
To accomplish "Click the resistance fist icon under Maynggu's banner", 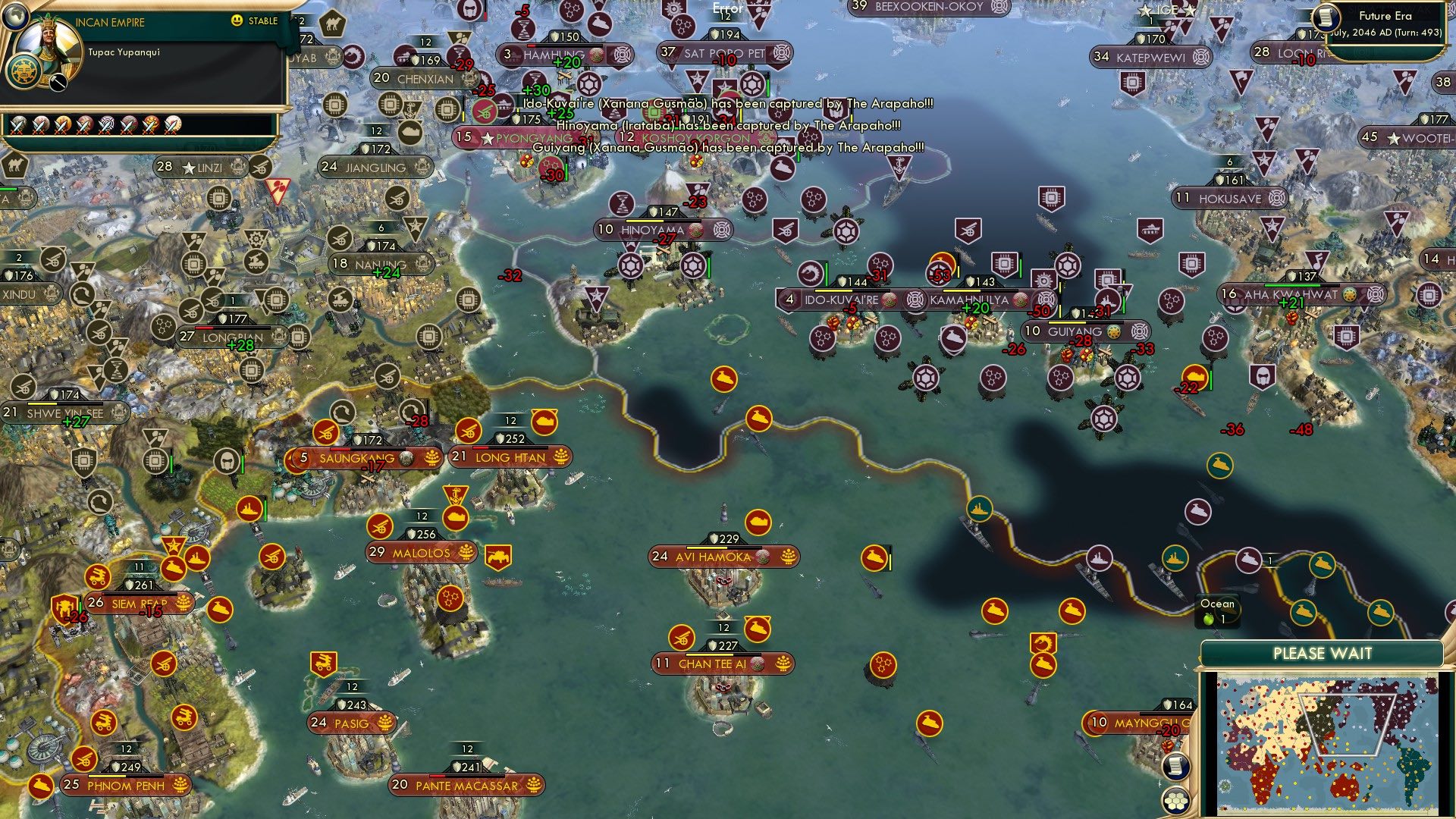I will click(x=1168, y=746).
